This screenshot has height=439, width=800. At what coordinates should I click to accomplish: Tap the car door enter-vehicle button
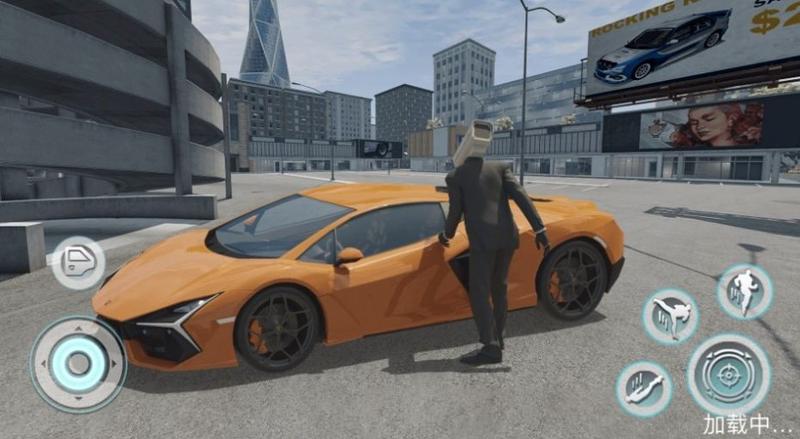[78, 262]
